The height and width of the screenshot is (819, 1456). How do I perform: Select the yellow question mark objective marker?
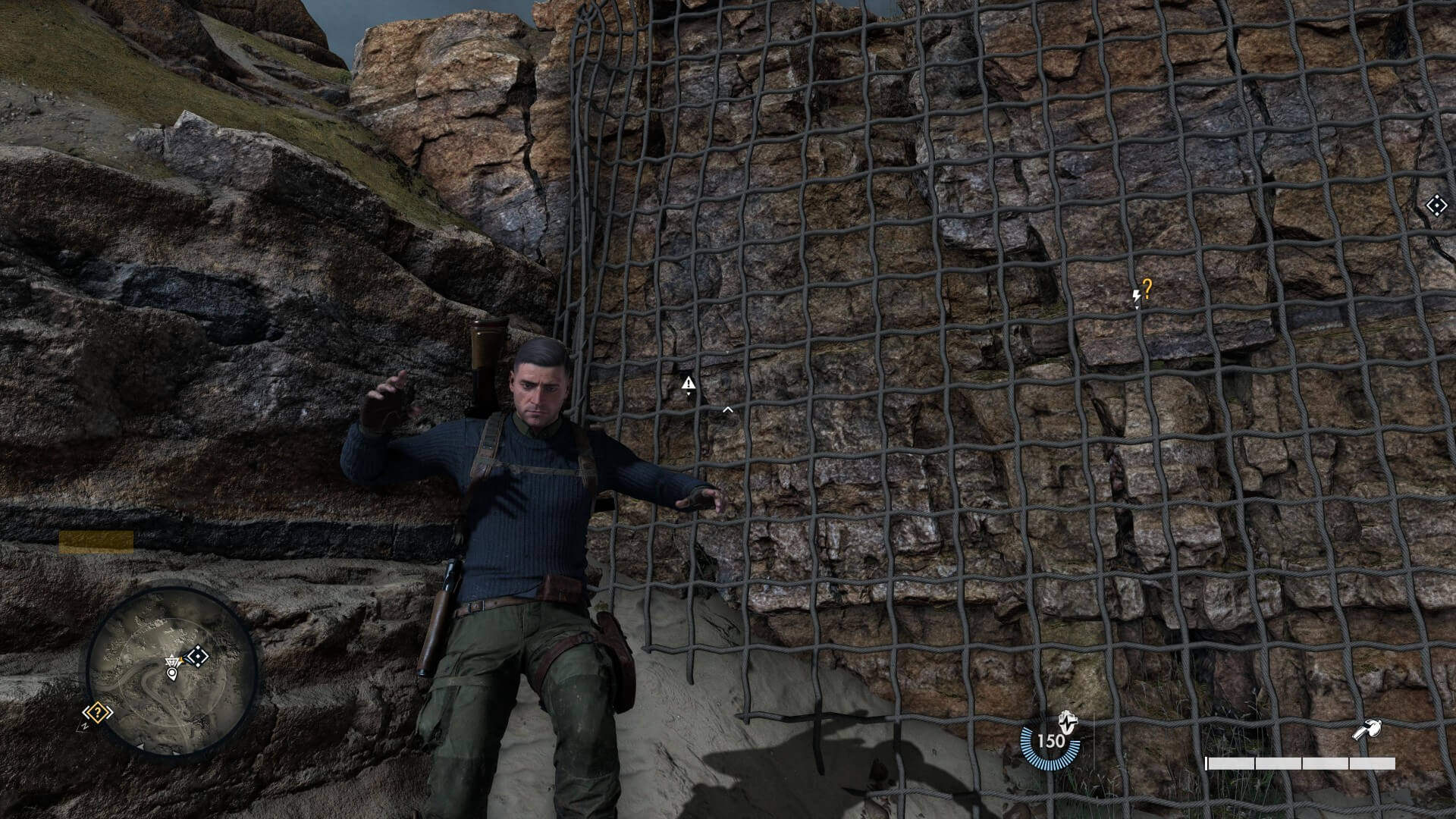98,713
